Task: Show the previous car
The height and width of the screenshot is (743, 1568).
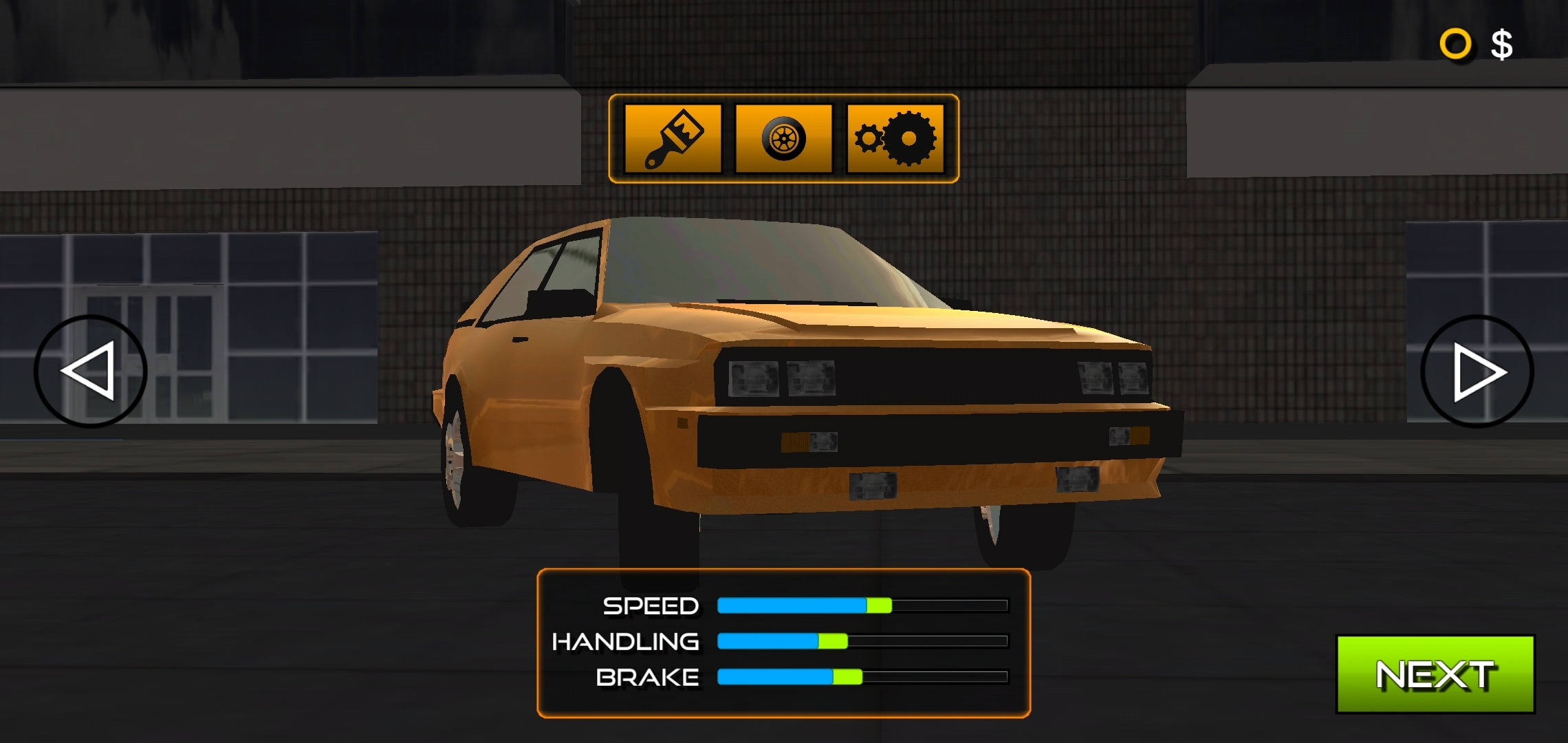Action: (x=90, y=371)
